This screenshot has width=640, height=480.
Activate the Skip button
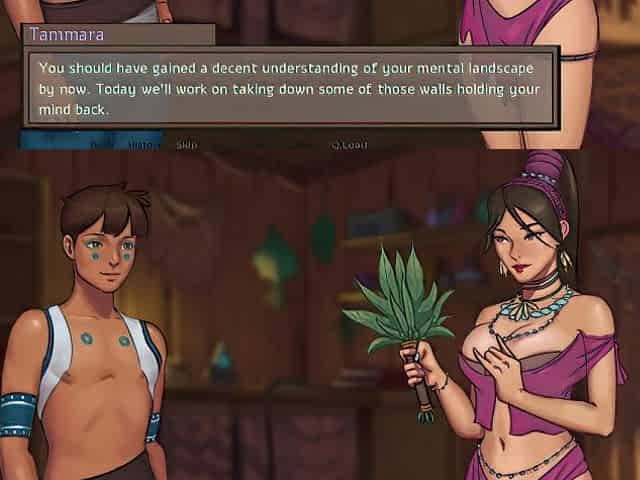pos(186,144)
